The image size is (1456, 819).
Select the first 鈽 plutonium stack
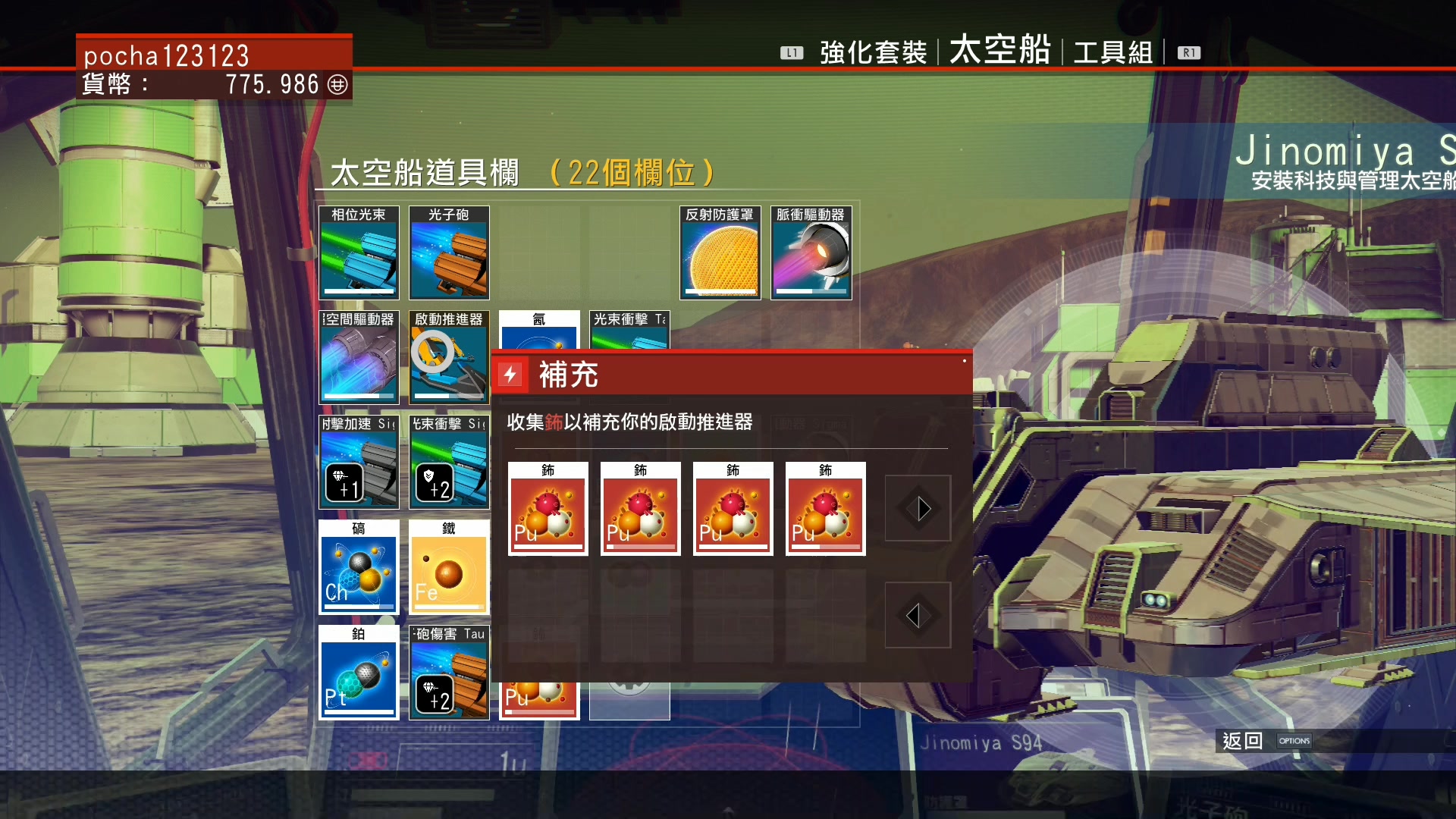[548, 509]
